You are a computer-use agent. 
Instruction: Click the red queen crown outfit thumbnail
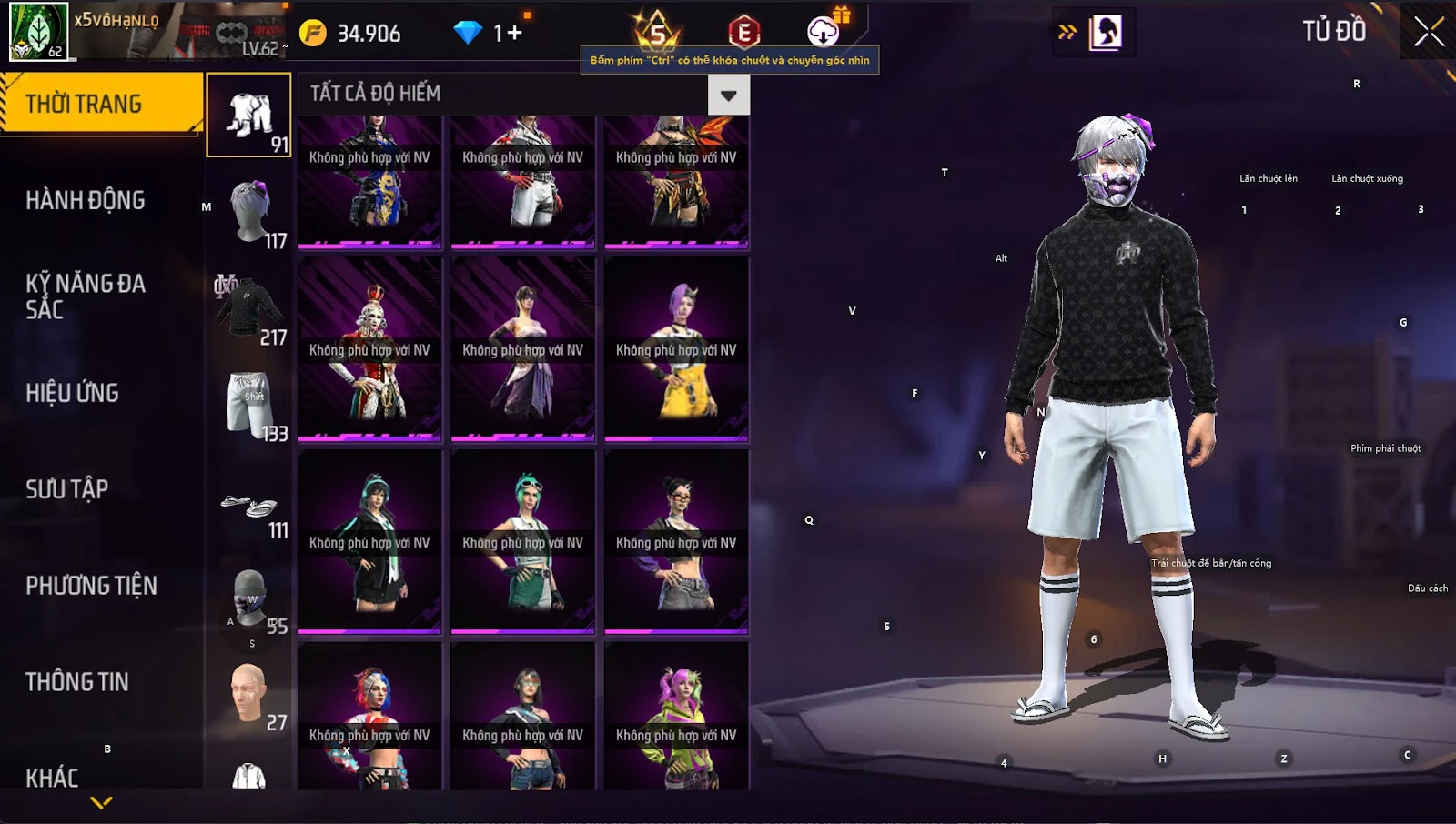point(369,350)
